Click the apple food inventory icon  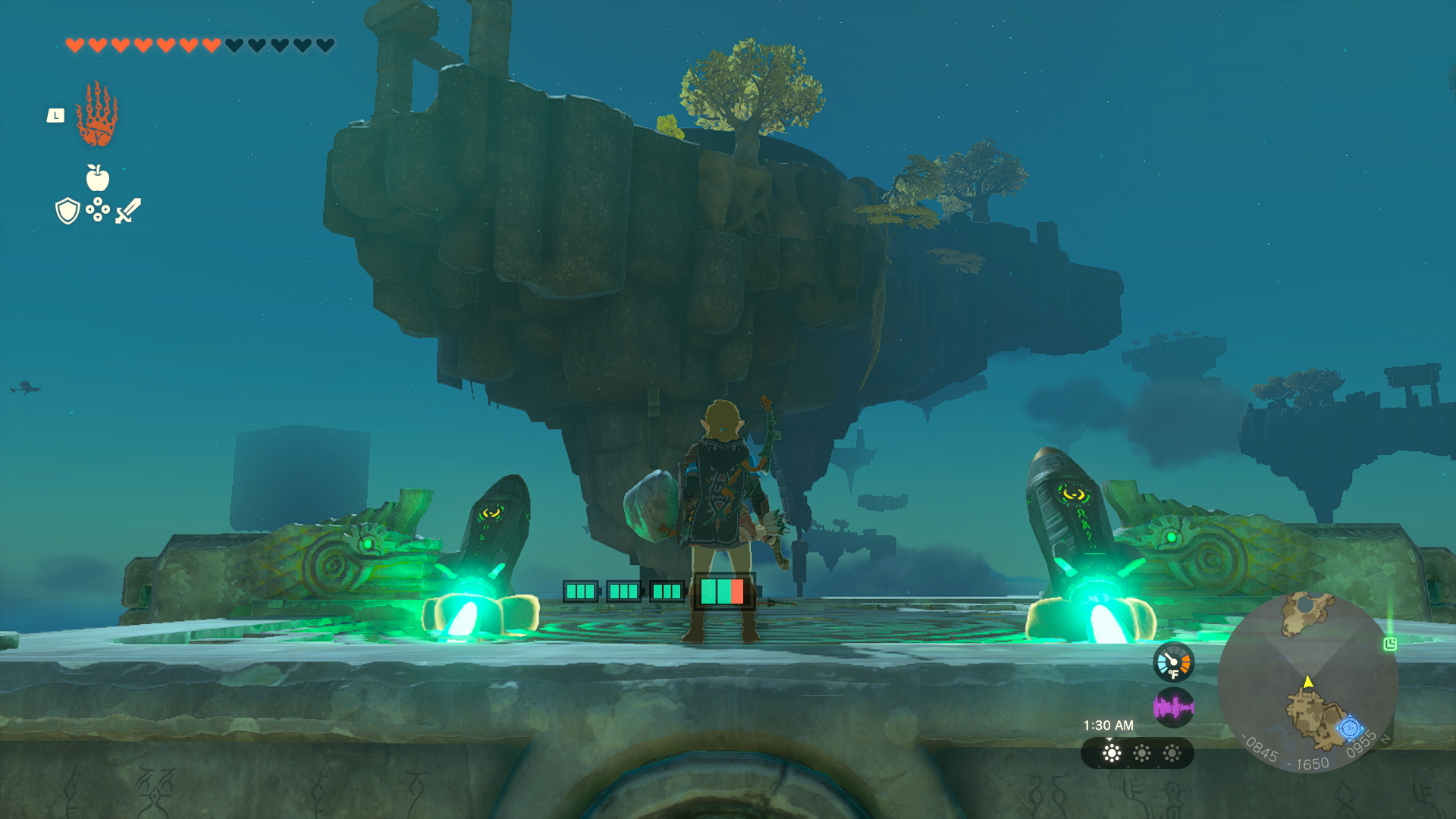point(98,177)
